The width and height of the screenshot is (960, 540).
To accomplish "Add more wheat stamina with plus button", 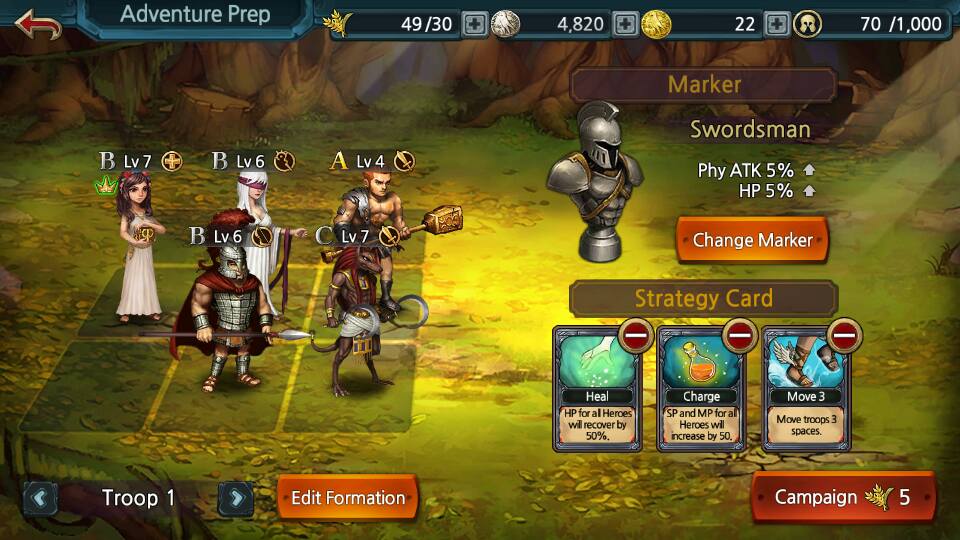I will [475, 24].
